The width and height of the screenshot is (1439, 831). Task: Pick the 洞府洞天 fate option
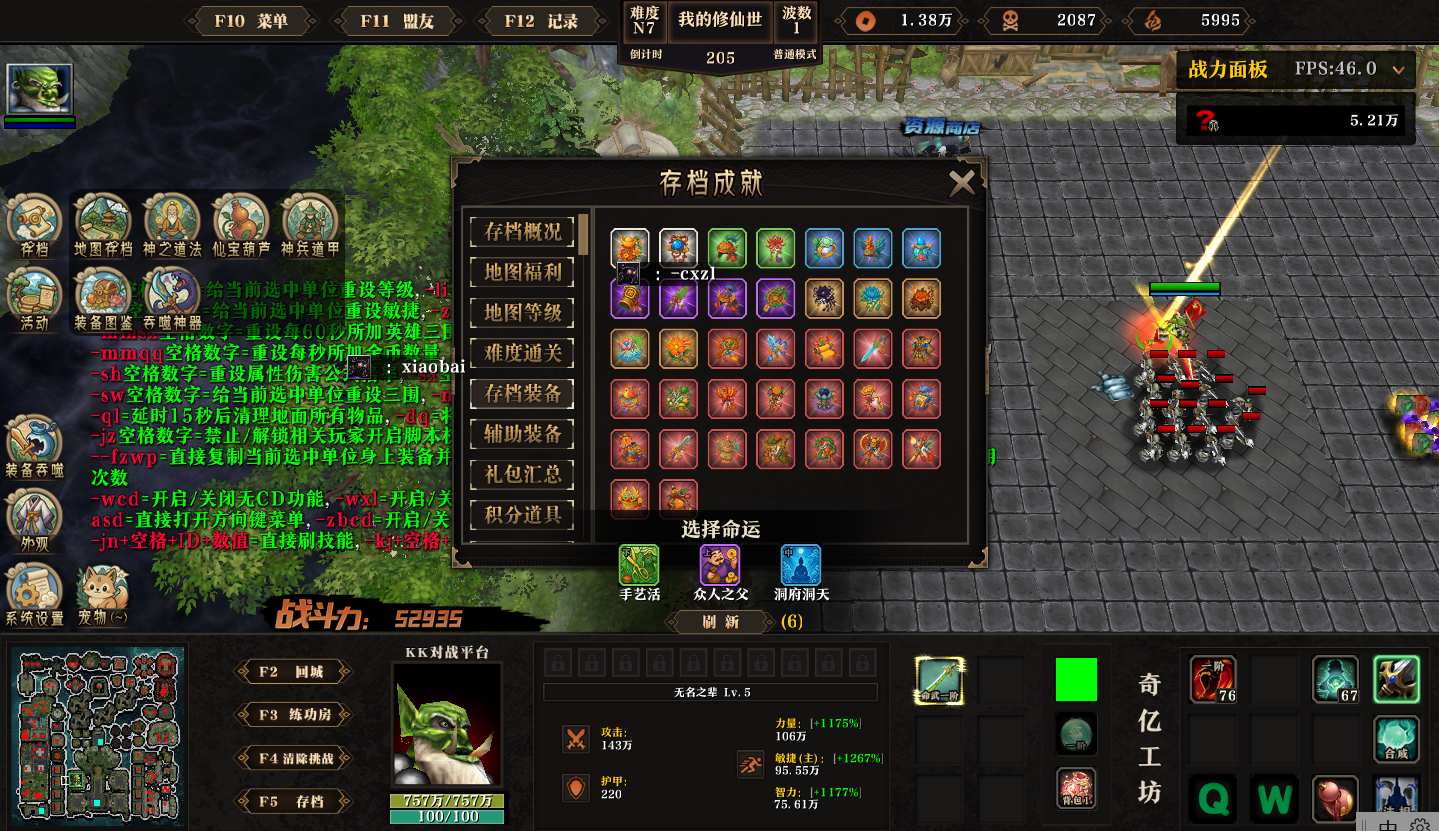800,566
